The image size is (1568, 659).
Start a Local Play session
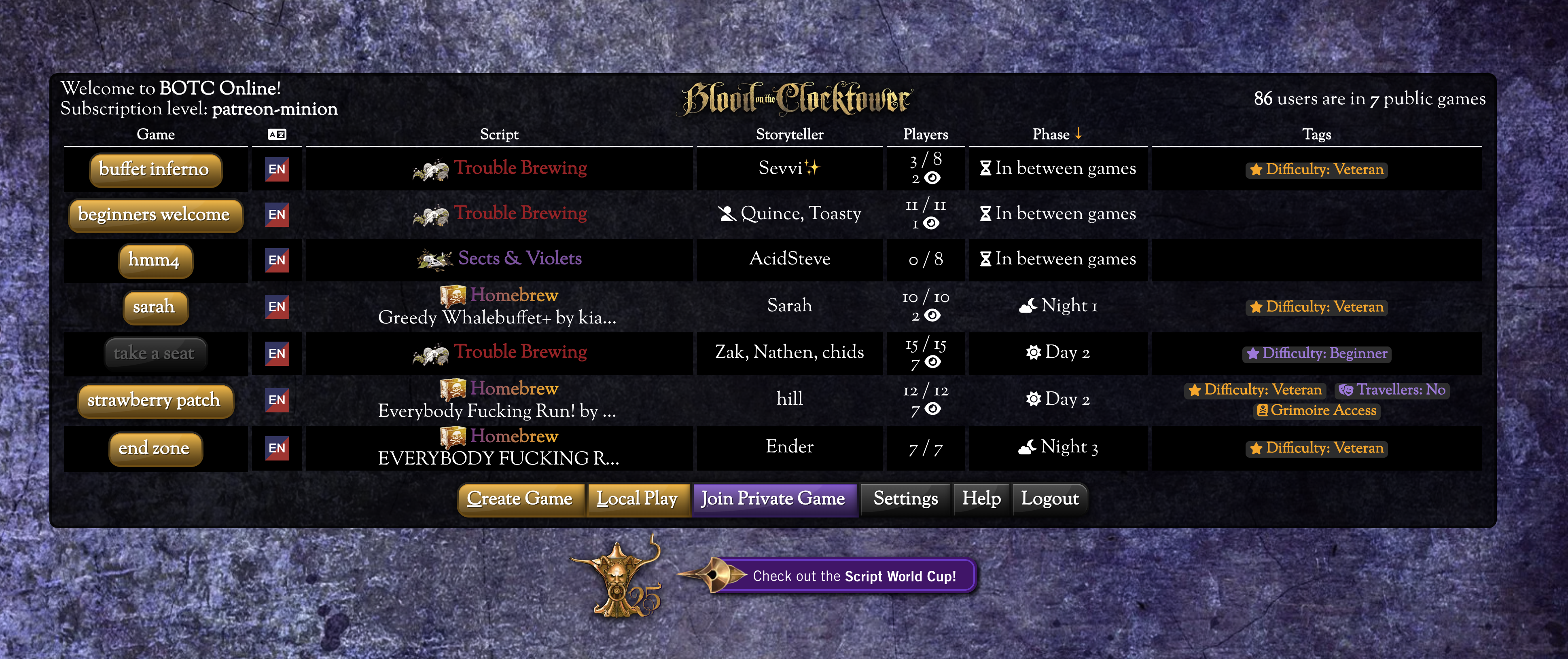pyautogui.click(x=637, y=499)
